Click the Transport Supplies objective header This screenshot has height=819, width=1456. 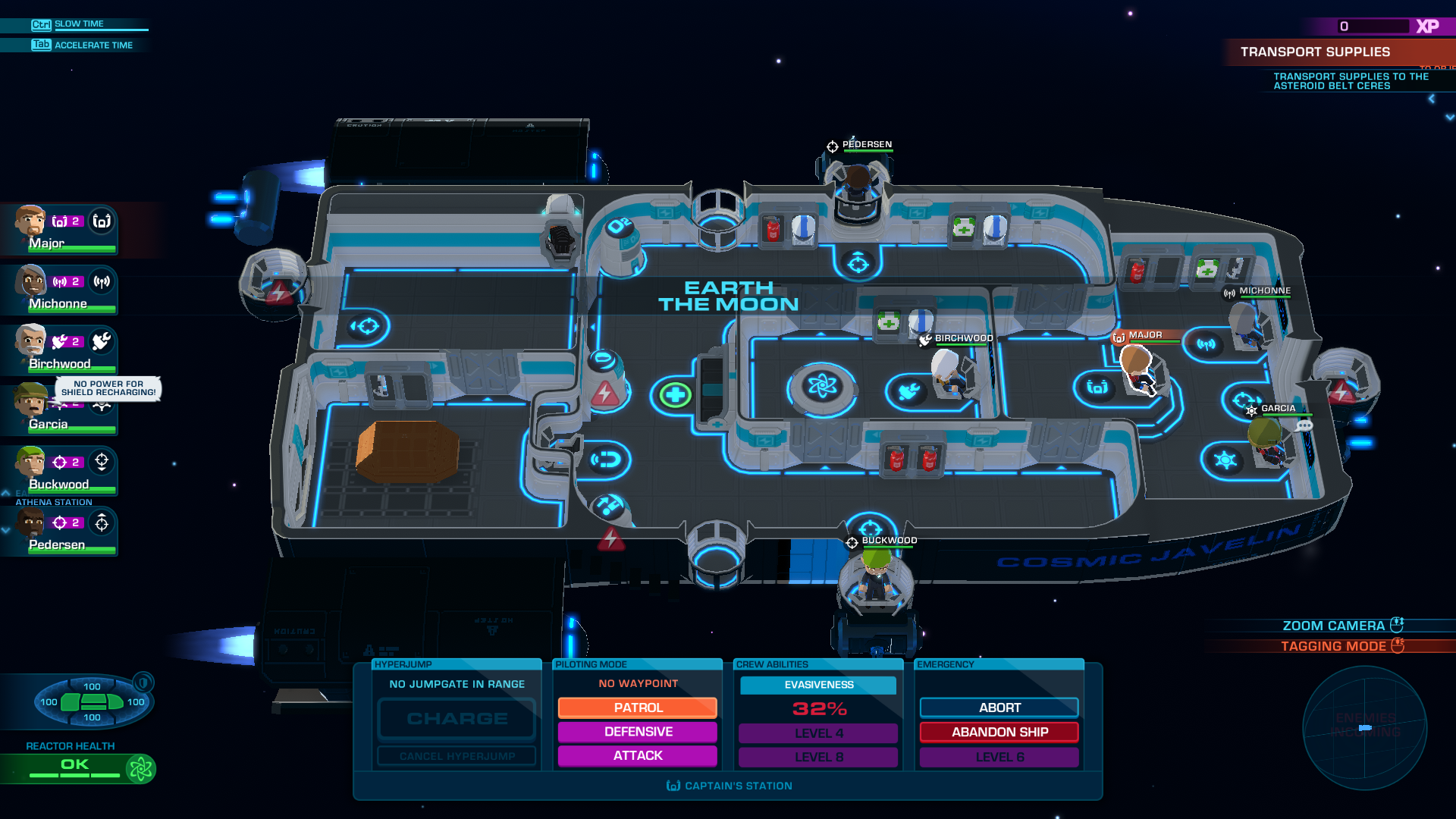tap(1316, 52)
